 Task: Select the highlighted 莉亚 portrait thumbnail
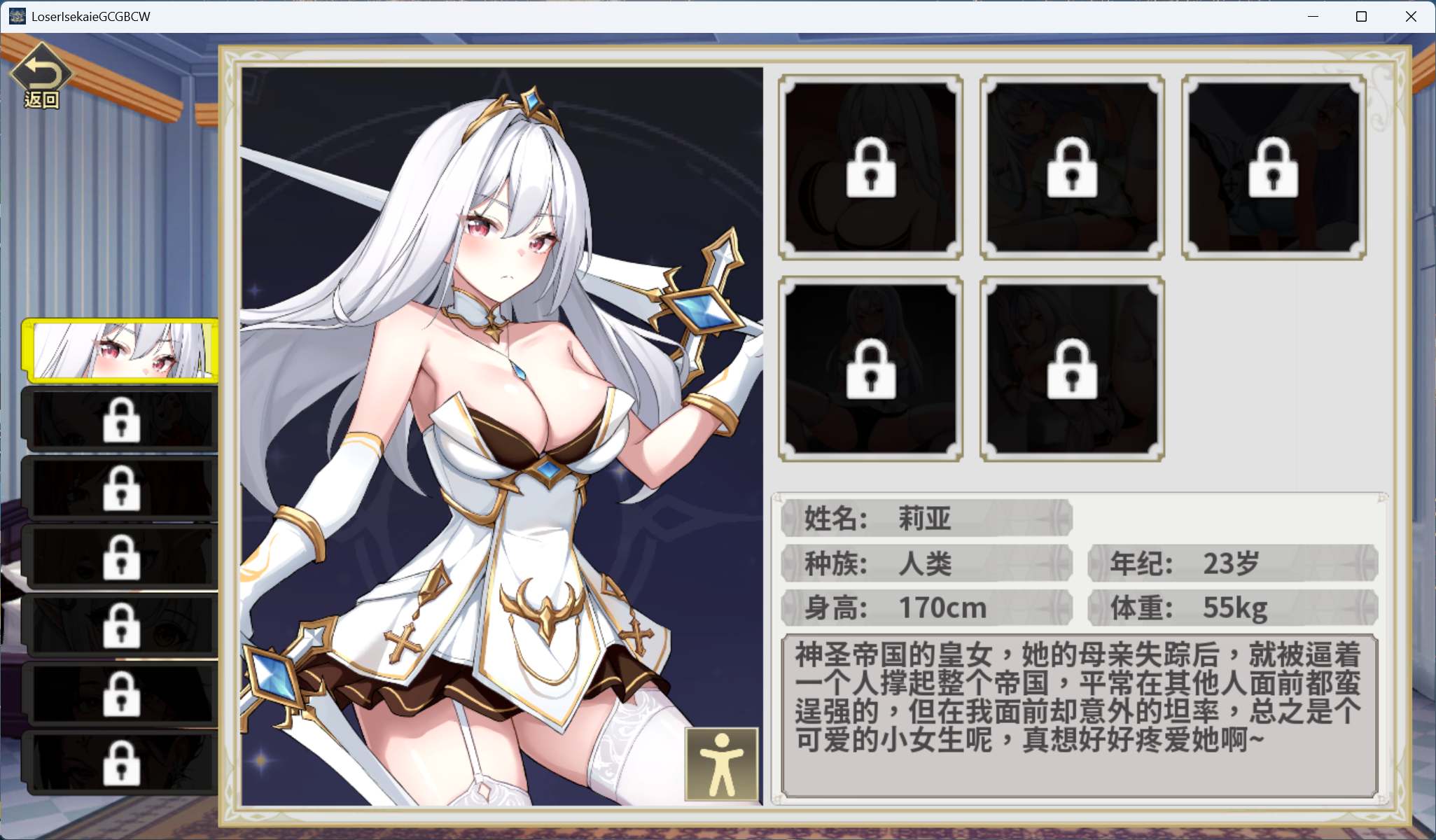pyautogui.click(x=120, y=350)
